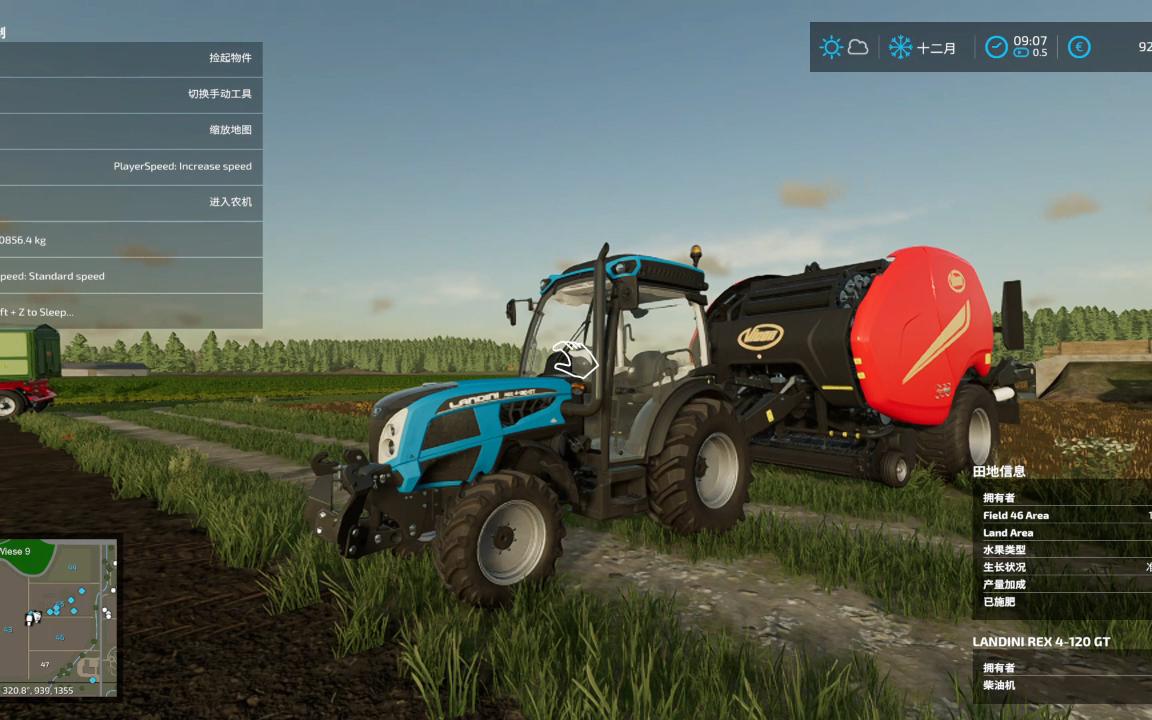
Task: Click the clock time icon
Action: [996, 47]
